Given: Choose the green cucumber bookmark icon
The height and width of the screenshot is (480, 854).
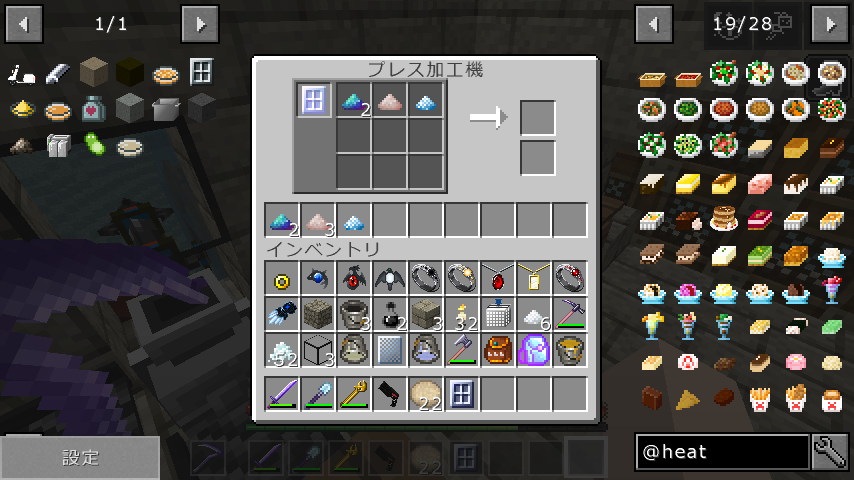Looking at the screenshot, I should [93, 145].
